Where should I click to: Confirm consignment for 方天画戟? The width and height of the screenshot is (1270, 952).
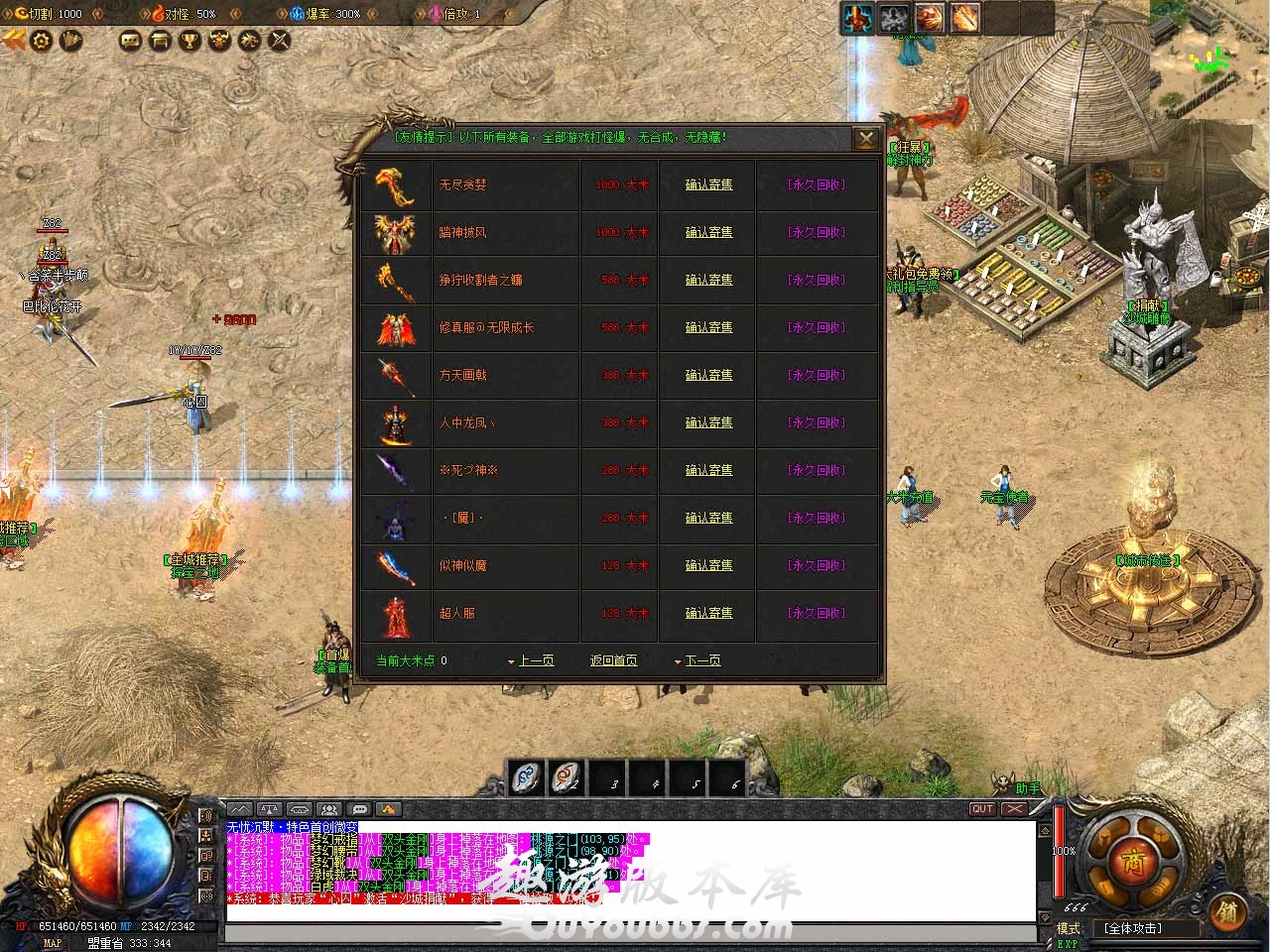(x=708, y=375)
